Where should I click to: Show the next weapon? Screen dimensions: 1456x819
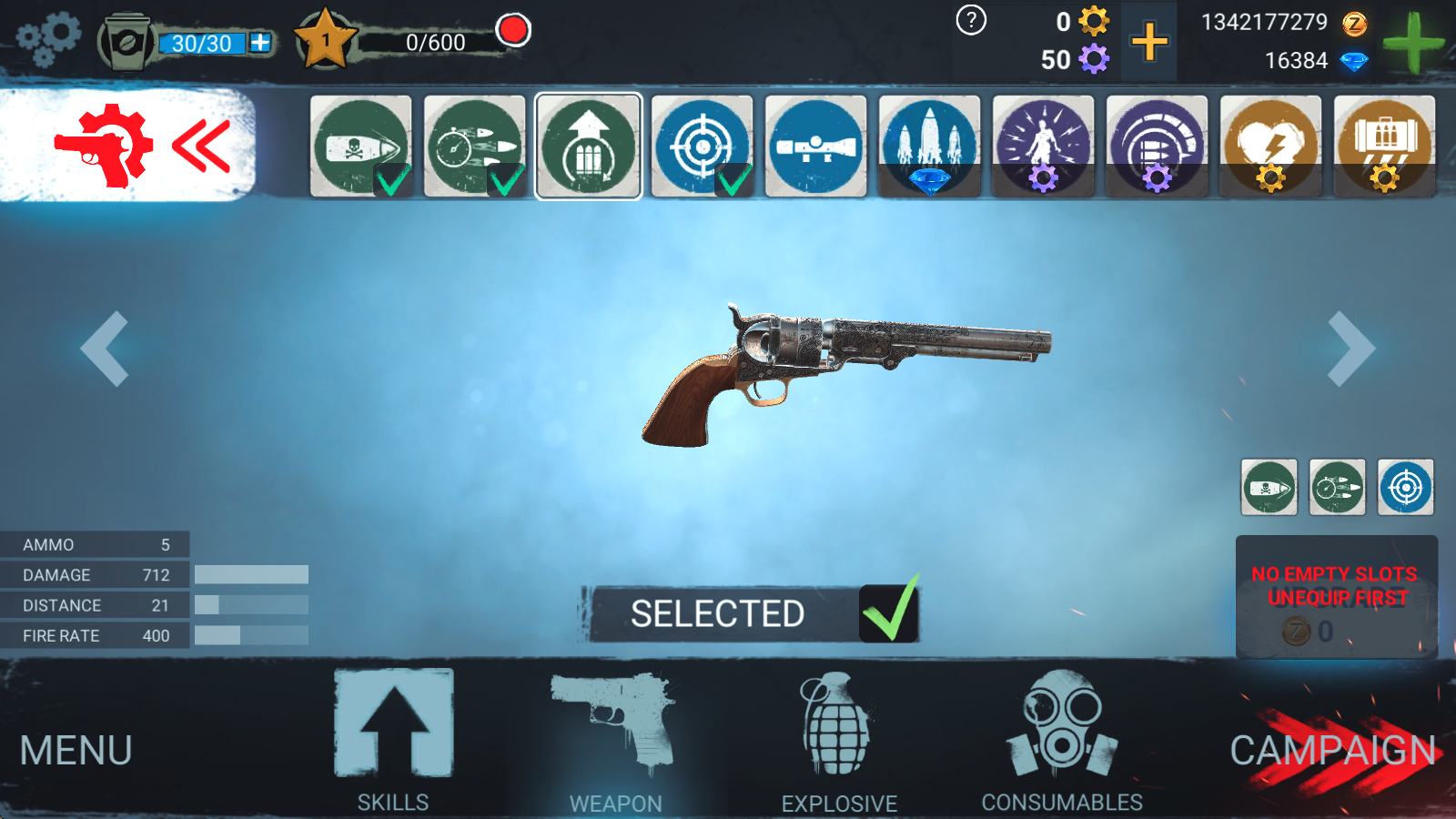click(x=1350, y=349)
